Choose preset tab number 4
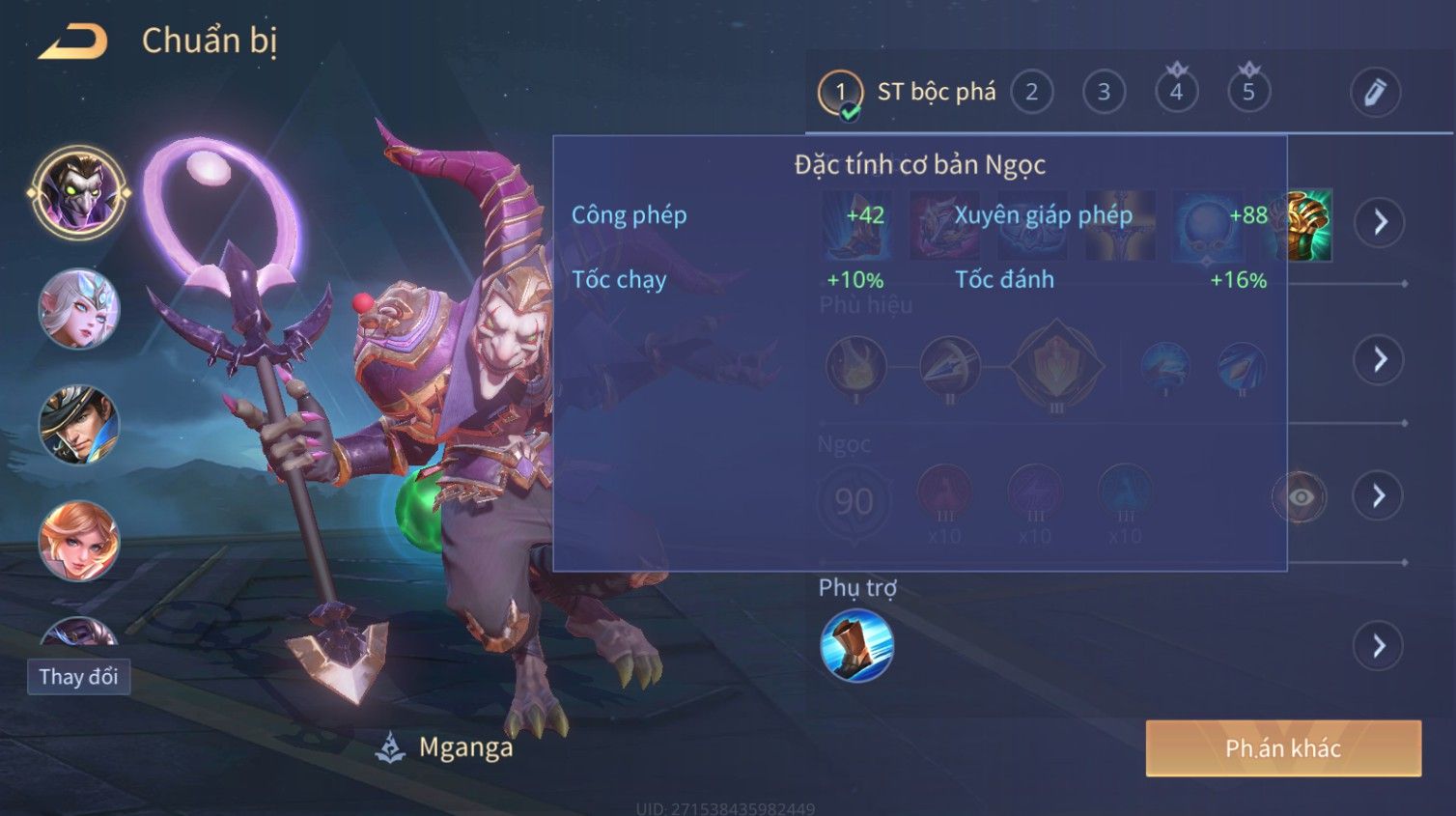1456x816 pixels. [x=1176, y=92]
